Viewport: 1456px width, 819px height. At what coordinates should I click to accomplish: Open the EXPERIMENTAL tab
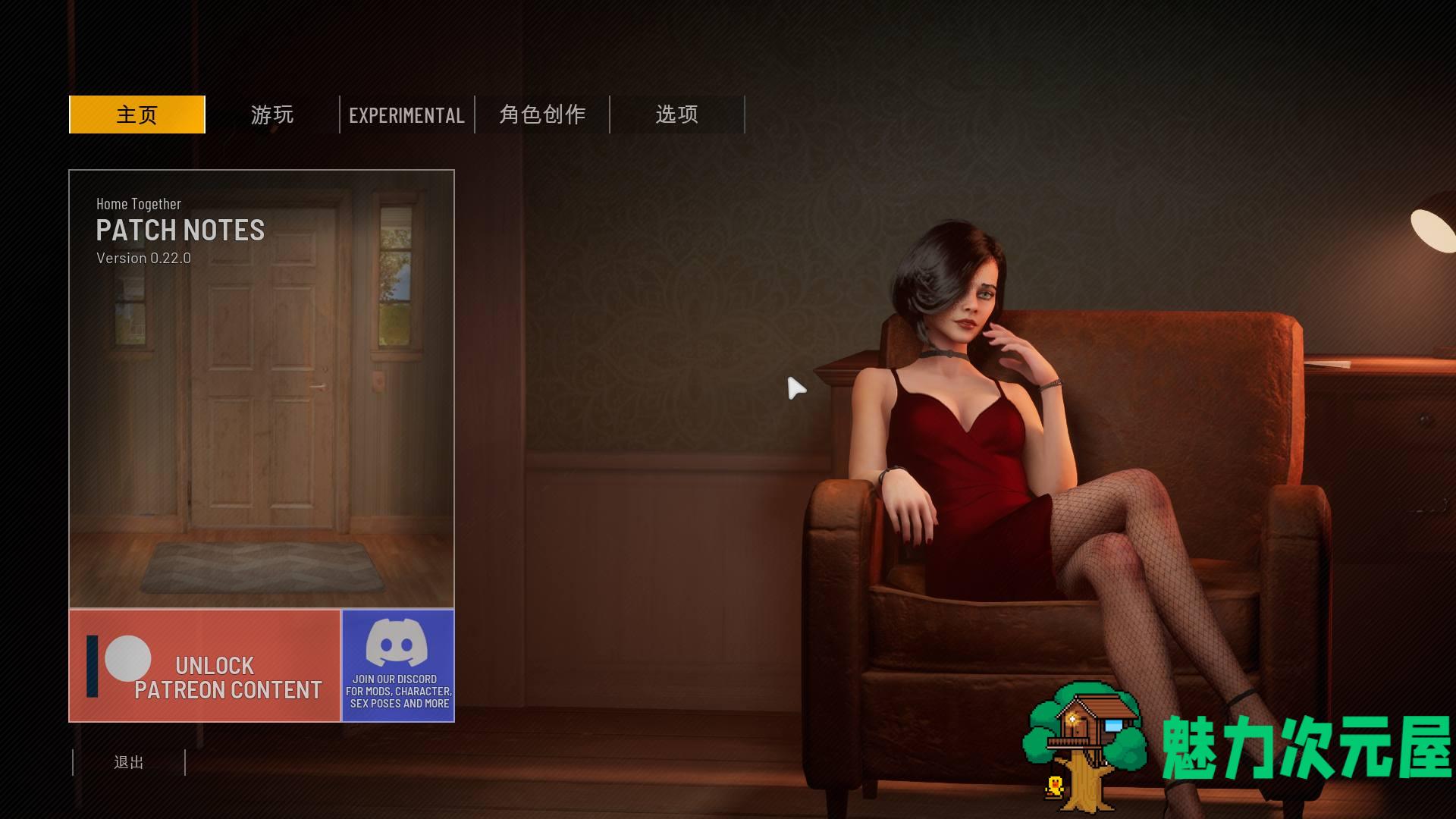tap(406, 115)
